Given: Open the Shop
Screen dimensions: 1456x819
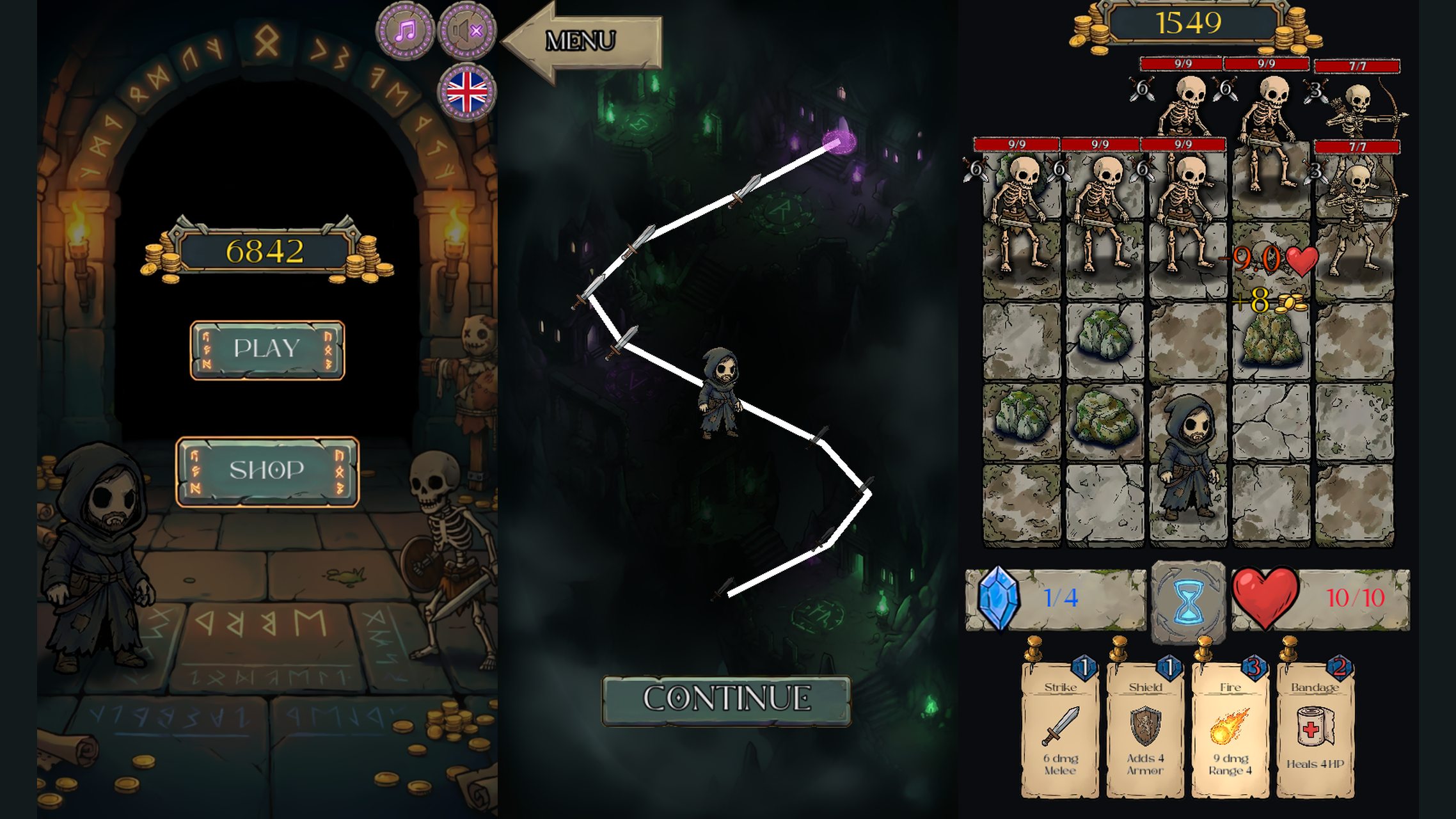Looking at the screenshot, I should [267, 470].
